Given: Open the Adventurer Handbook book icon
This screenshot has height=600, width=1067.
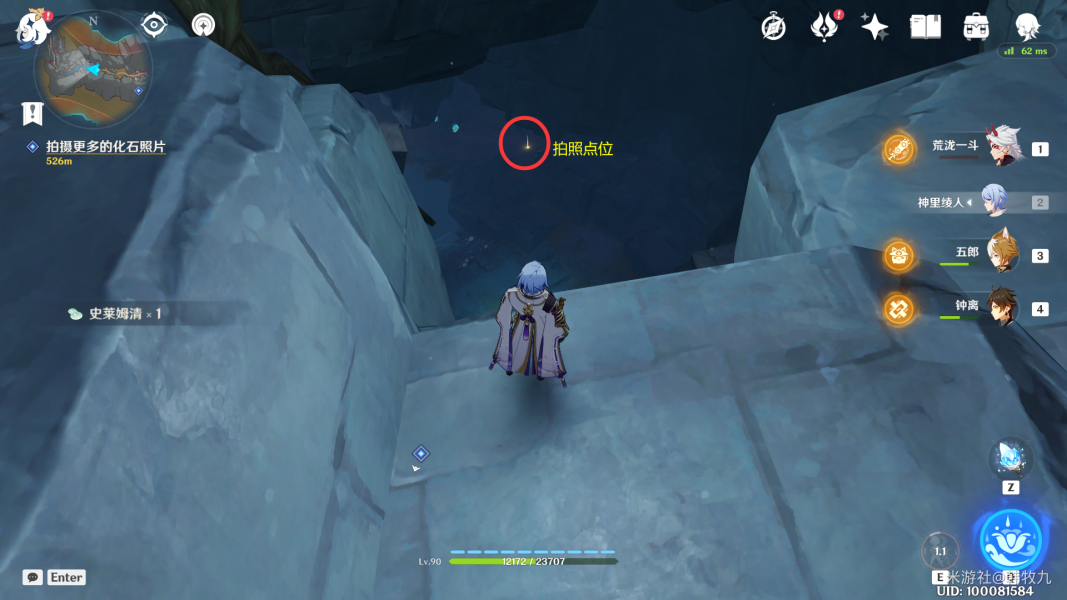Looking at the screenshot, I should point(925,27).
